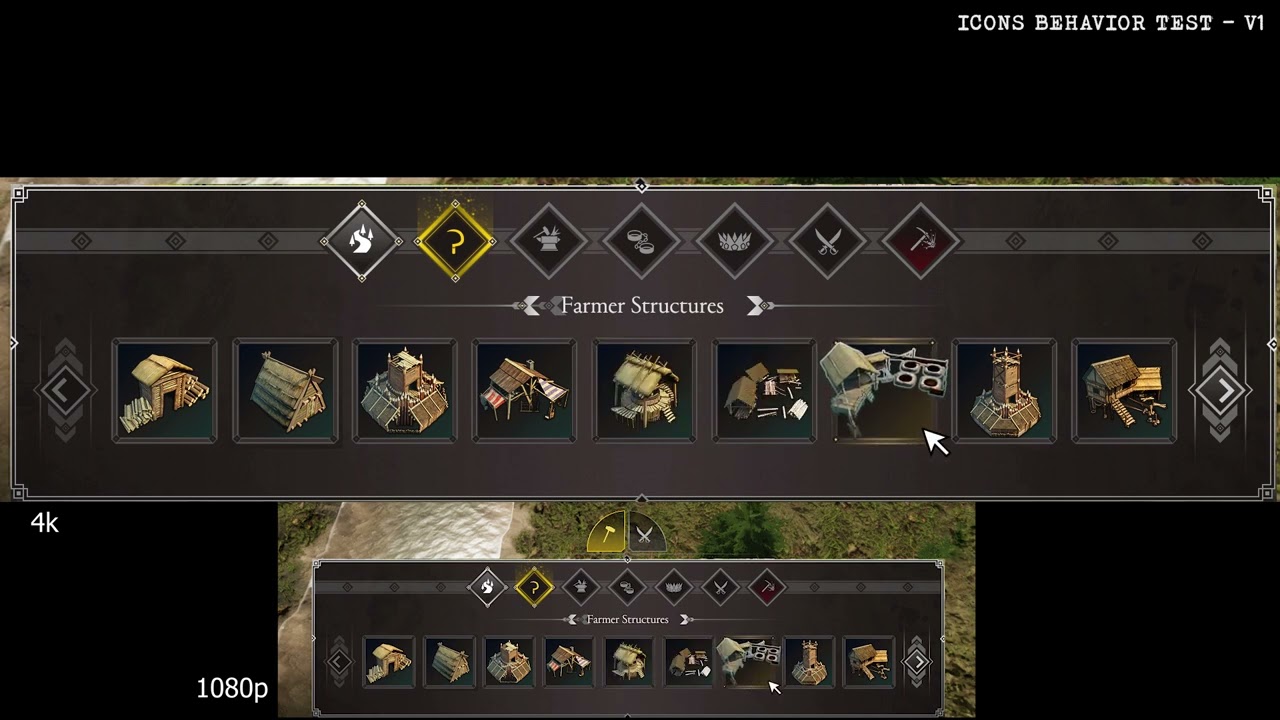
Task: Open the crown tab in the 4k panel
Action: pos(734,241)
